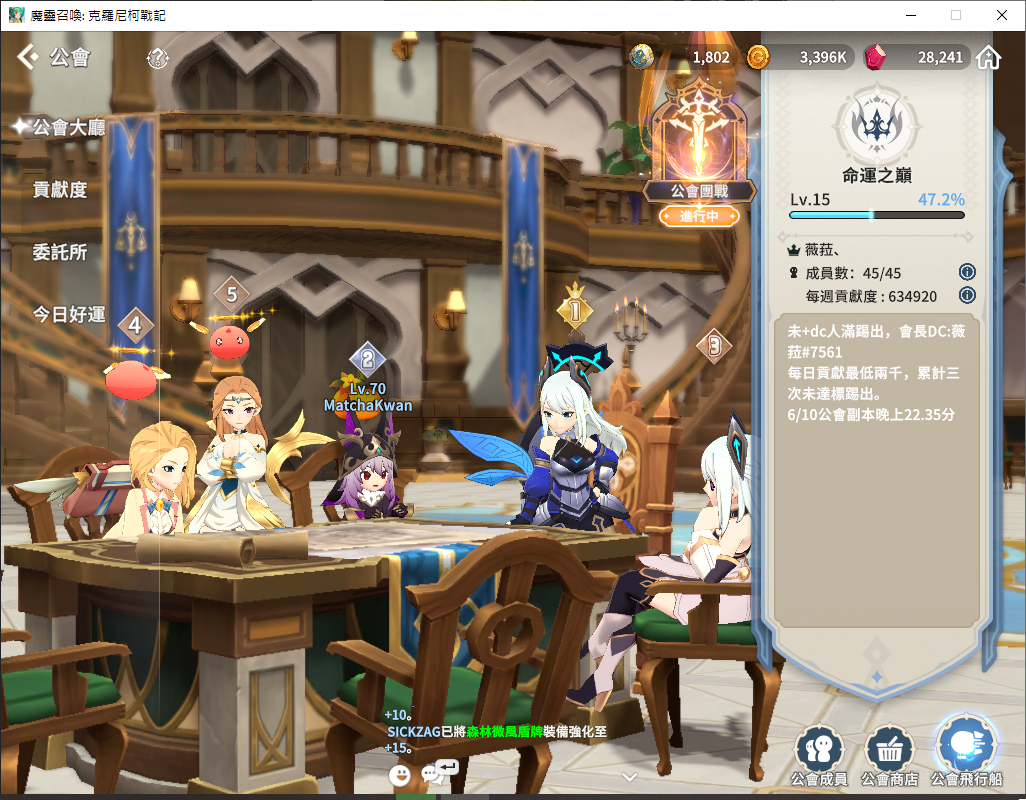
Task: Close the game window
Action: (x=1002, y=15)
